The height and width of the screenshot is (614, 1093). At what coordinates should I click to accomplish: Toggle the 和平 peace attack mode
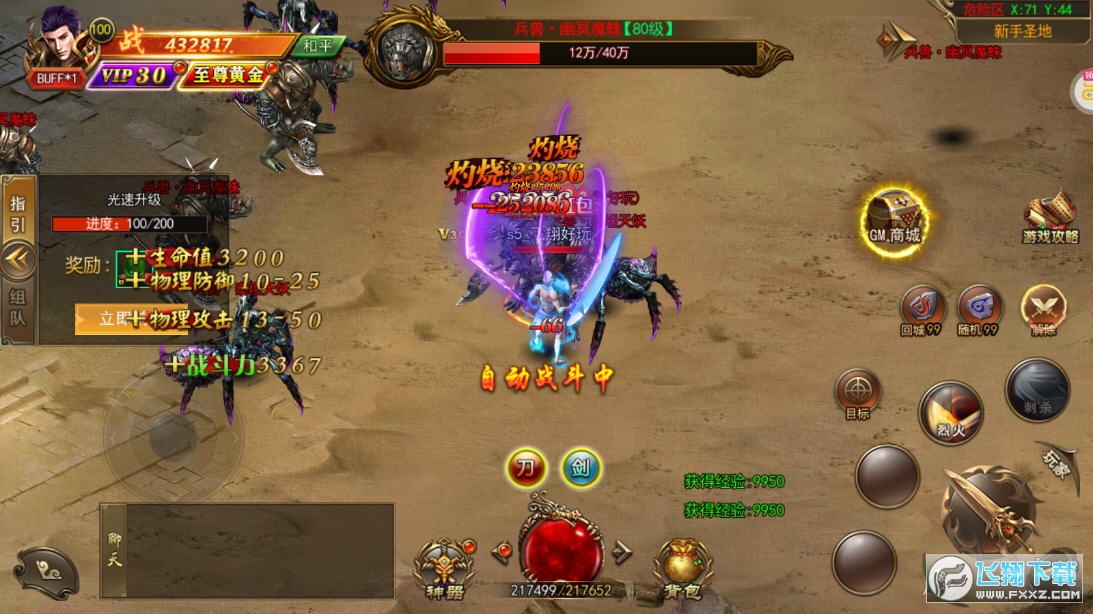click(321, 46)
